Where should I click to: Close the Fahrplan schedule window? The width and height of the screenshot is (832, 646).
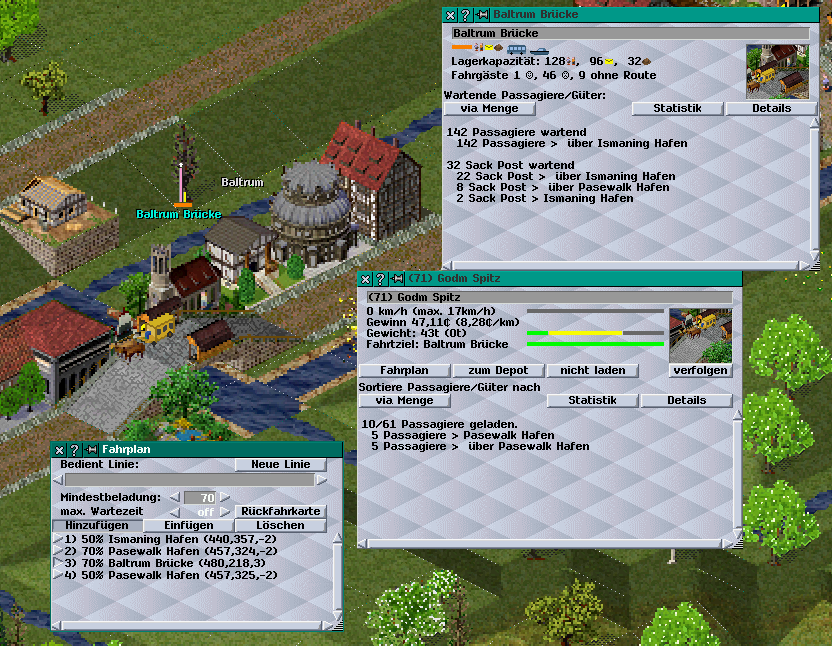pyautogui.click(x=59, y=450)
